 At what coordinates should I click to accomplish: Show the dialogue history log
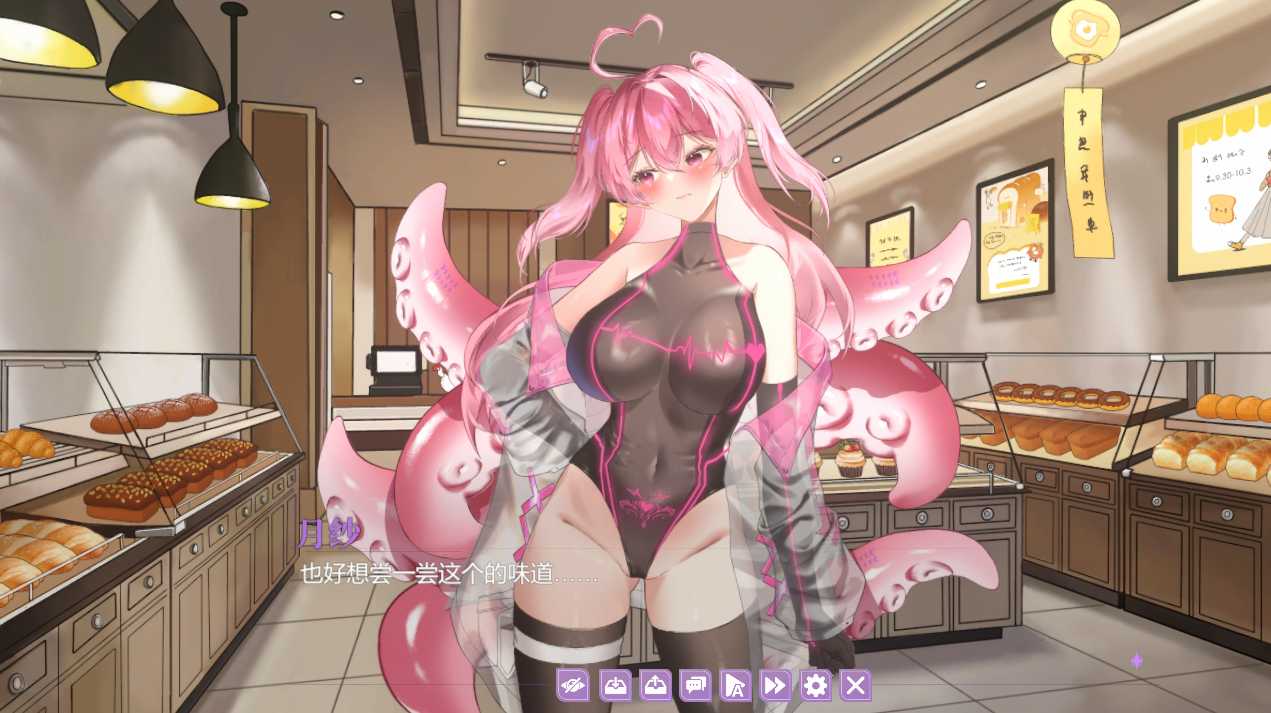(x=695, y=685)
